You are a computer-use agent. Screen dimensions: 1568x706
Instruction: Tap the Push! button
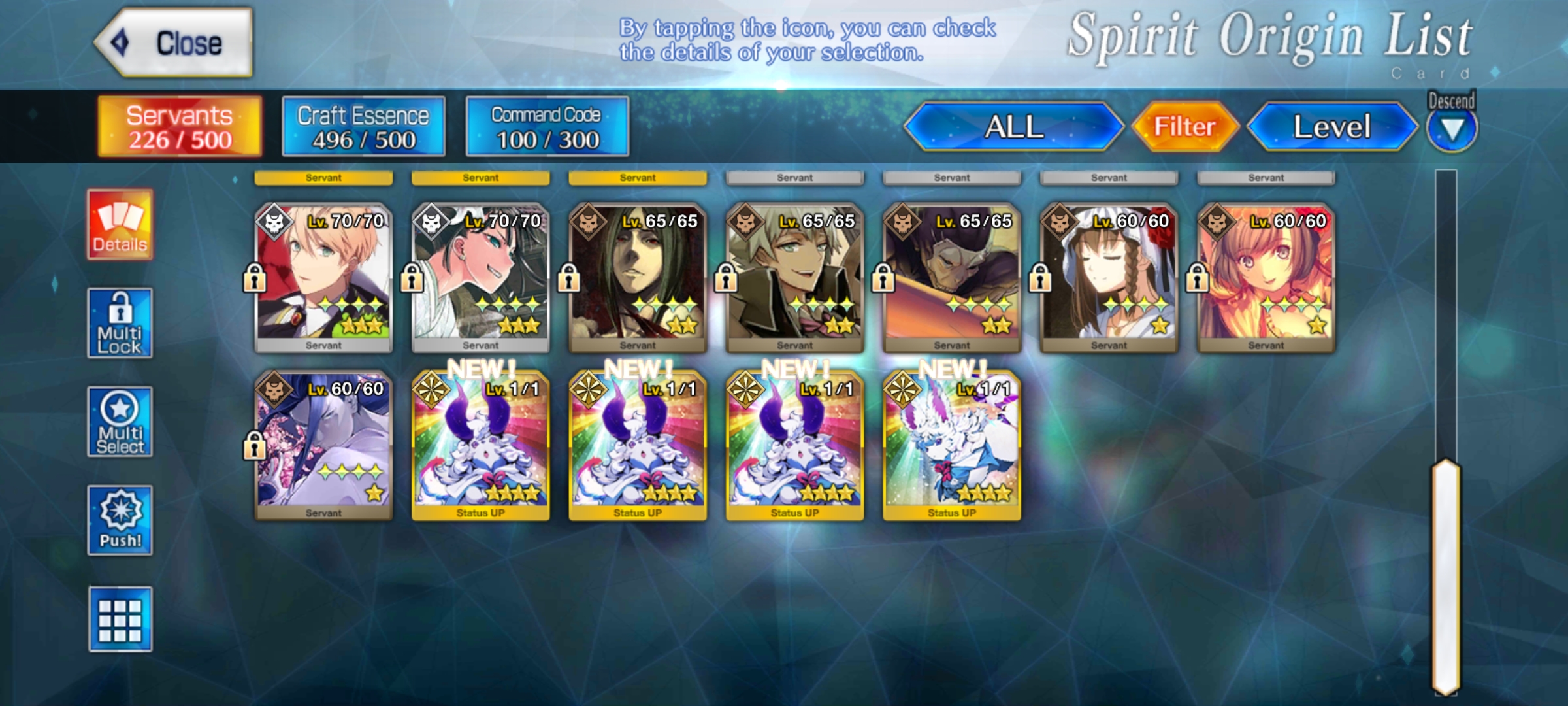point(120,520)
